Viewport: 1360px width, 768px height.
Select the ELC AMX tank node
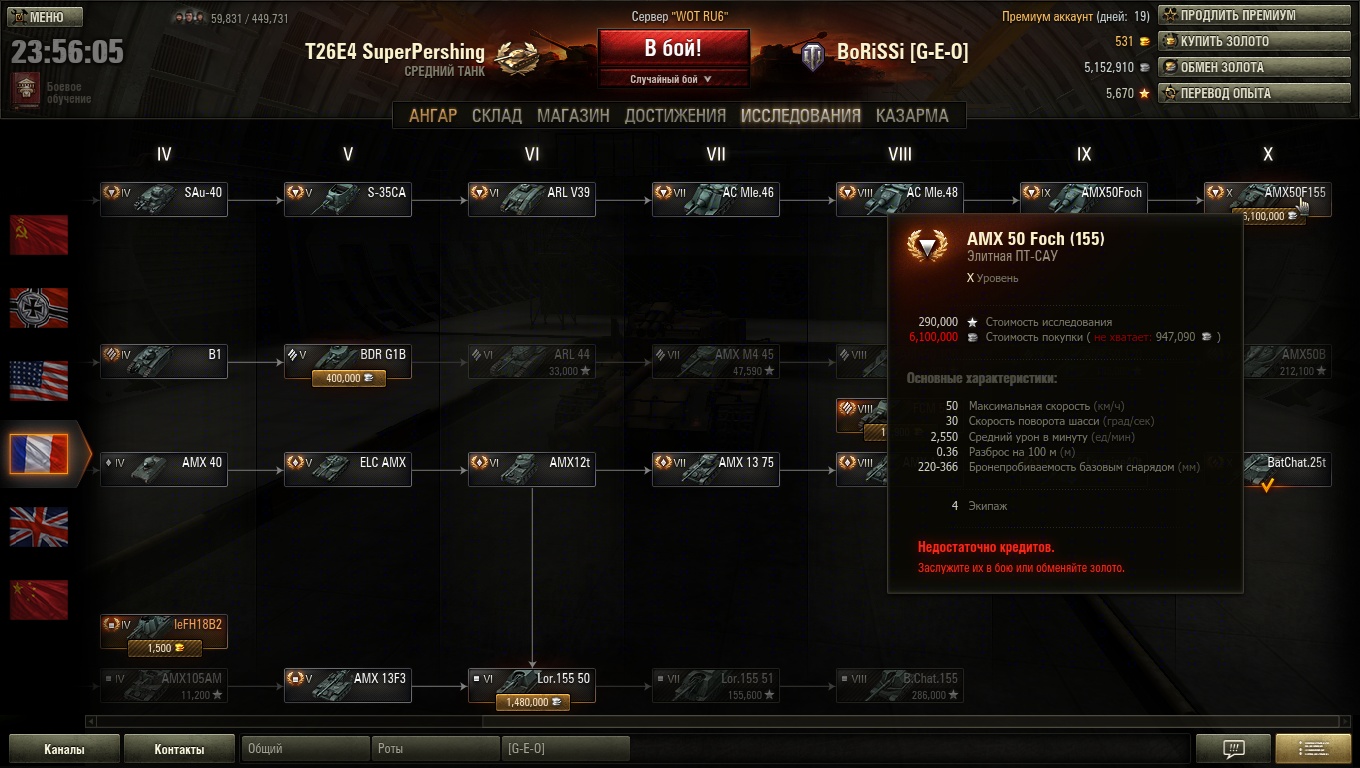[348, 469]
